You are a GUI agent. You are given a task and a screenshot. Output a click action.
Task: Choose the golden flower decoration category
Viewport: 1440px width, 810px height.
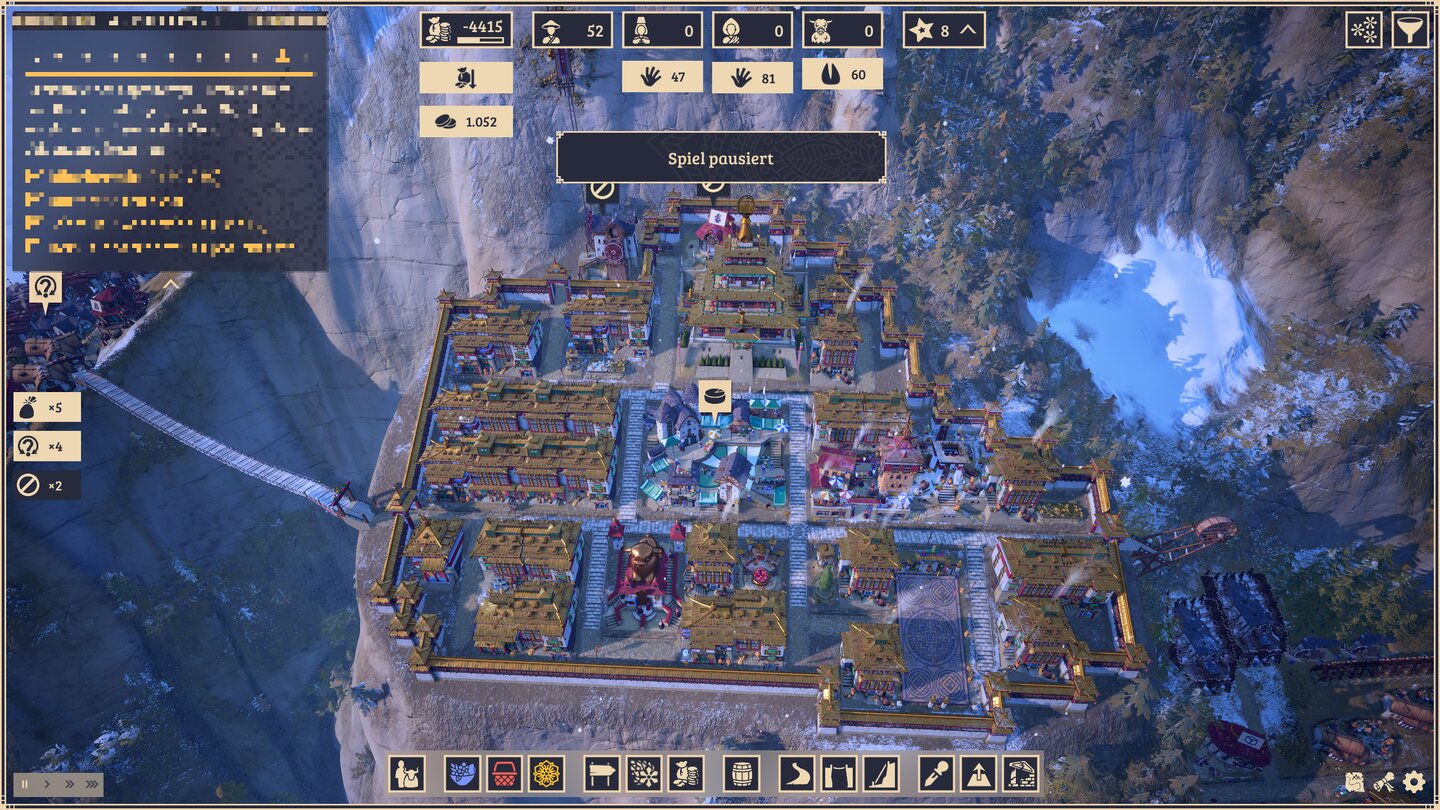(546, 774)
